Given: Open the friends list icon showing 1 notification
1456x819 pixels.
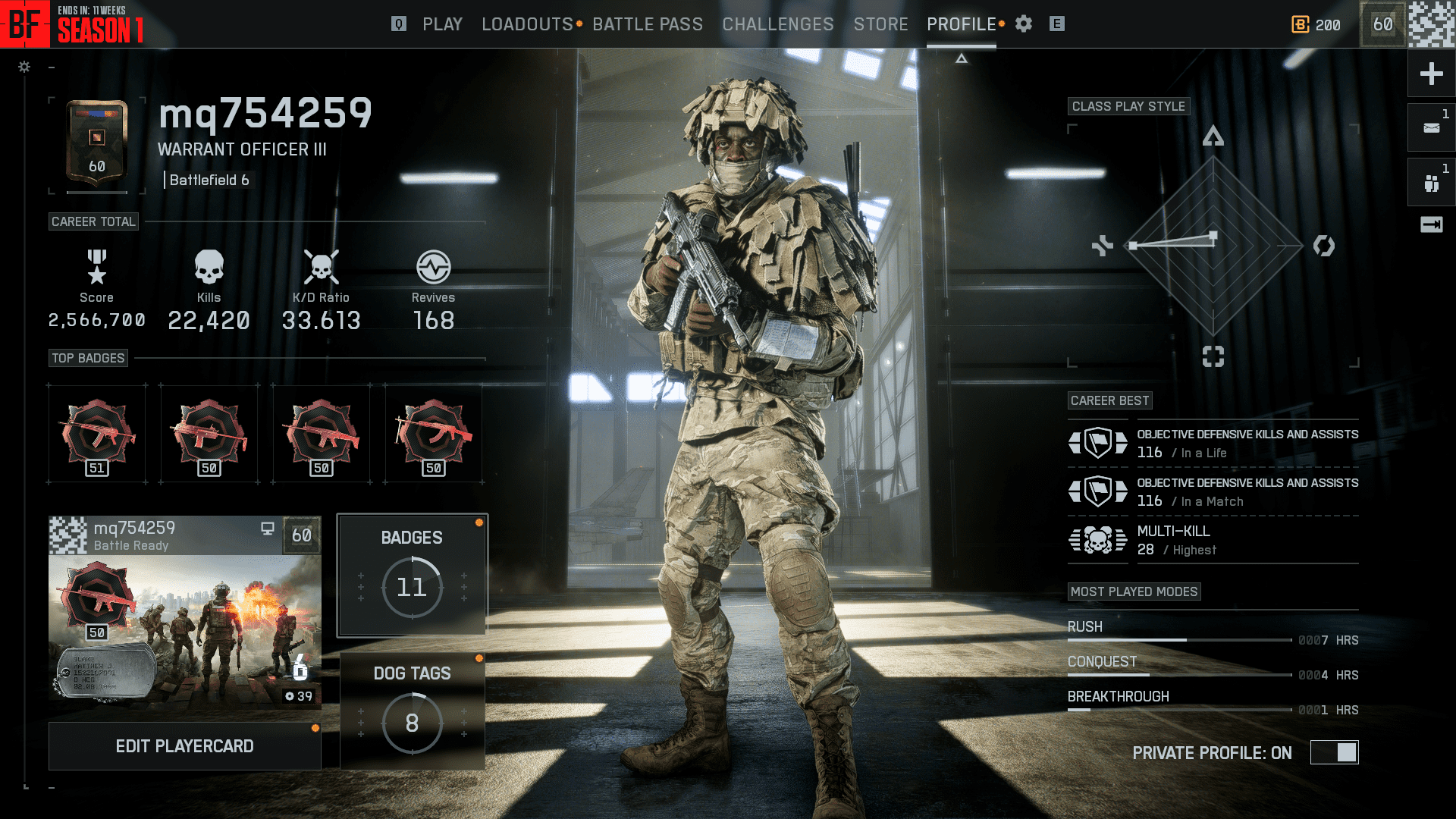Looking at the screenshot, I should [1430, 181].
